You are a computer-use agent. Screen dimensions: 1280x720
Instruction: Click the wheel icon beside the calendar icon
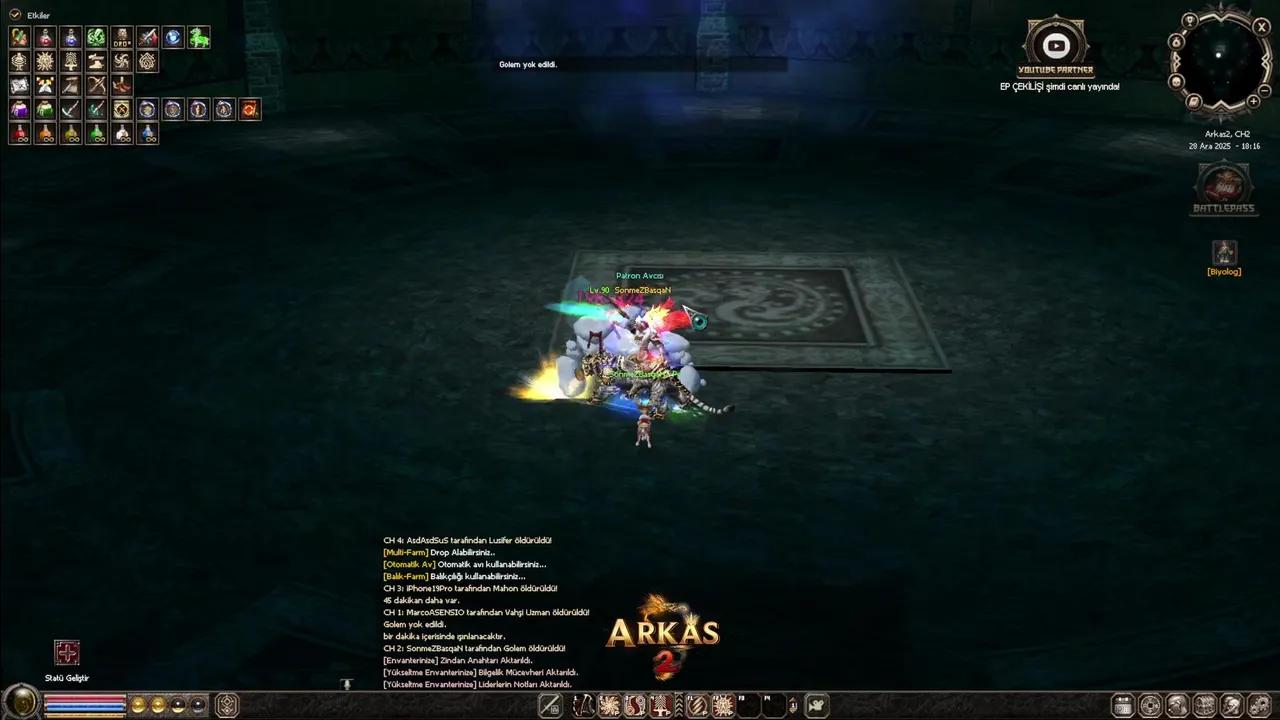[x=1149, y=705]
